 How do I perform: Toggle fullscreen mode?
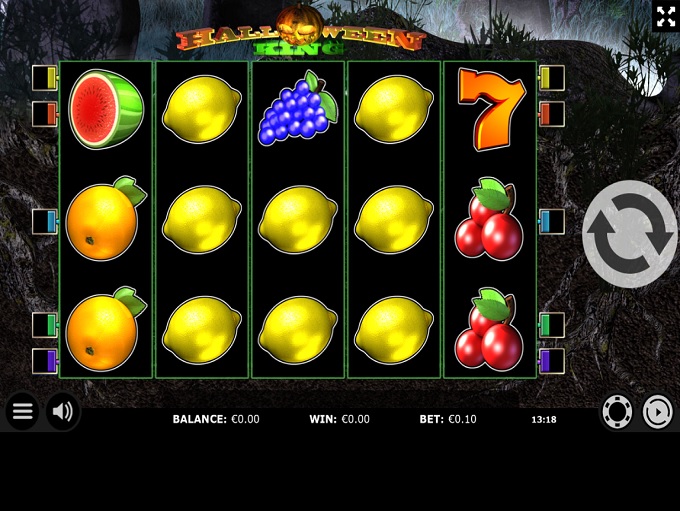[665, 16]
